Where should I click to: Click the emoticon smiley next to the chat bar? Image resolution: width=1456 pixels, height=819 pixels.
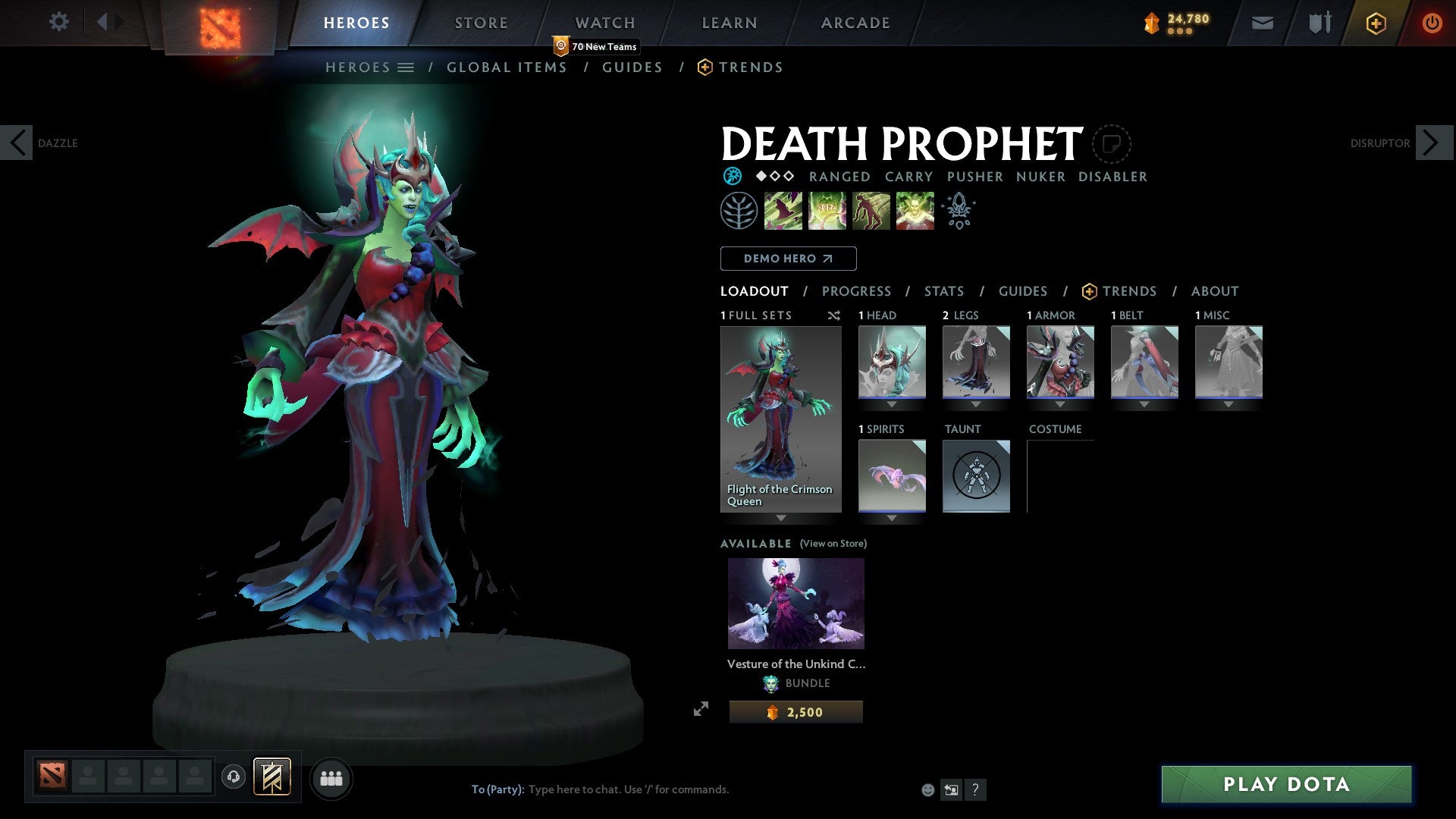click(x=927, y=789)
